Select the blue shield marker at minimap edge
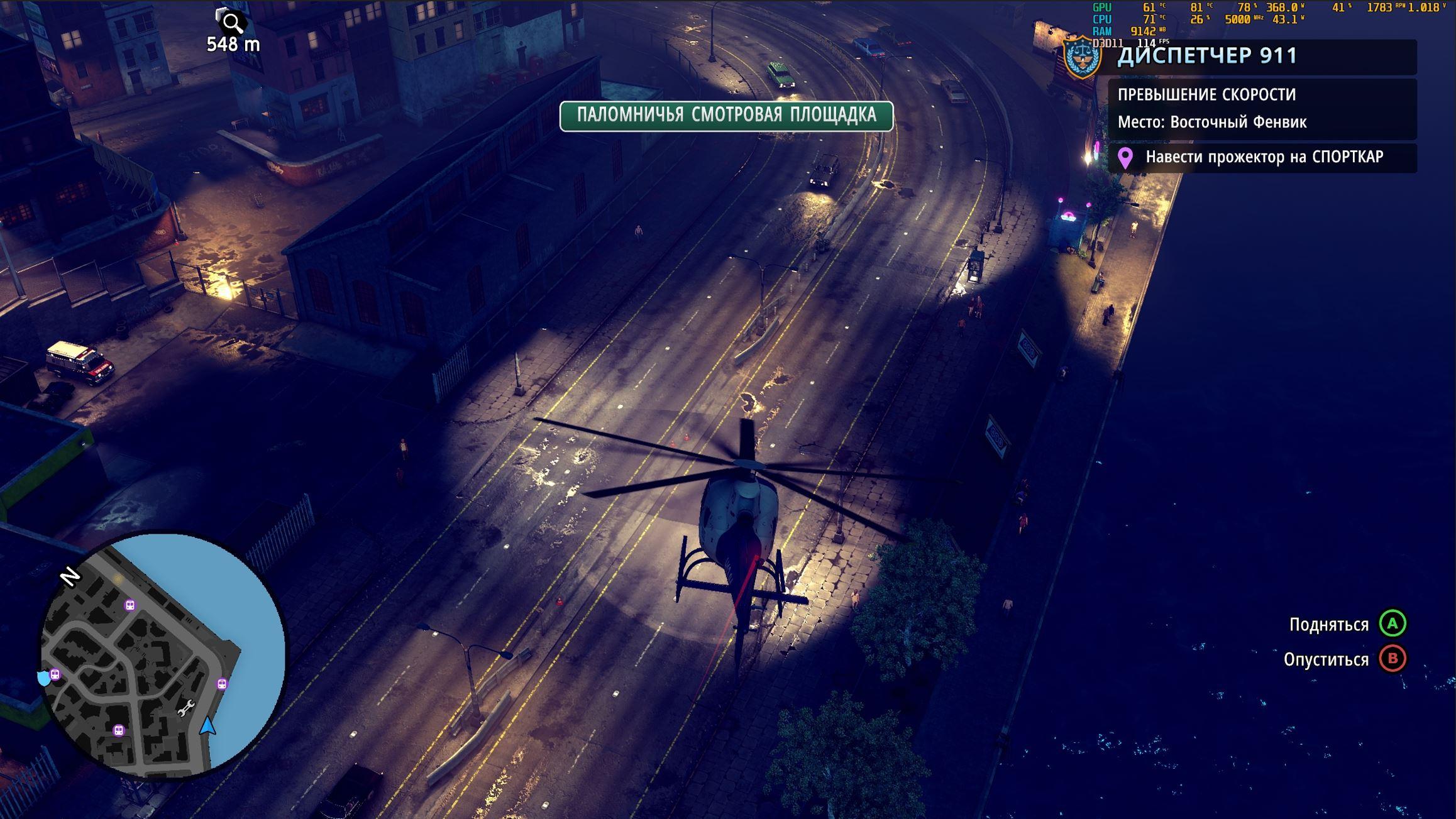Viewport: 1456px width, 819px height. tap(43, 678)
